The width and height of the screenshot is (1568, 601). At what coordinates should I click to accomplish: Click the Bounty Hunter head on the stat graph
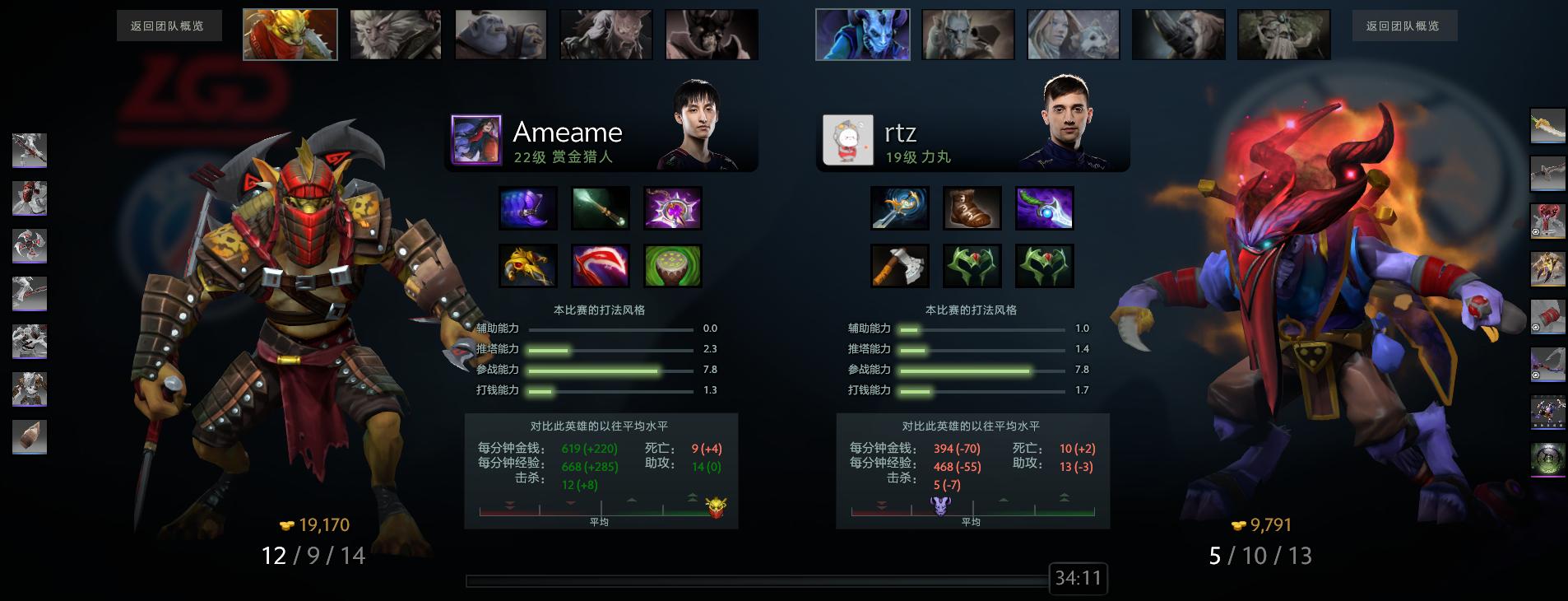click(x=715, y=508)
